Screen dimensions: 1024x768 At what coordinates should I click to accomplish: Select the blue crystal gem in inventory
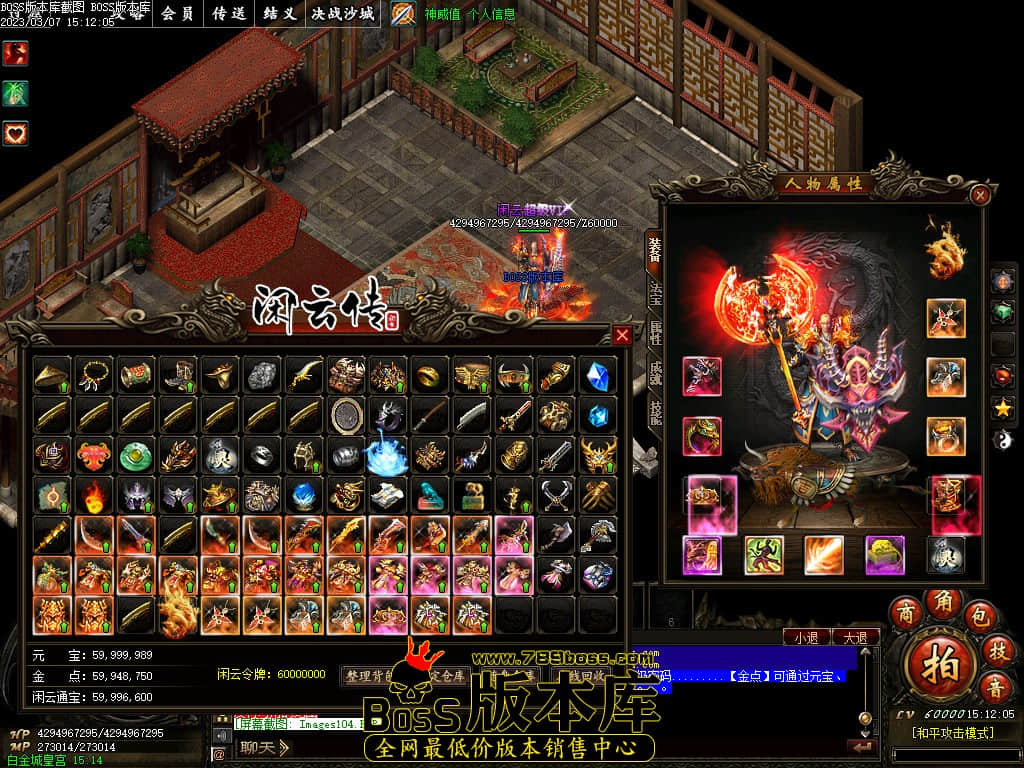599,375
